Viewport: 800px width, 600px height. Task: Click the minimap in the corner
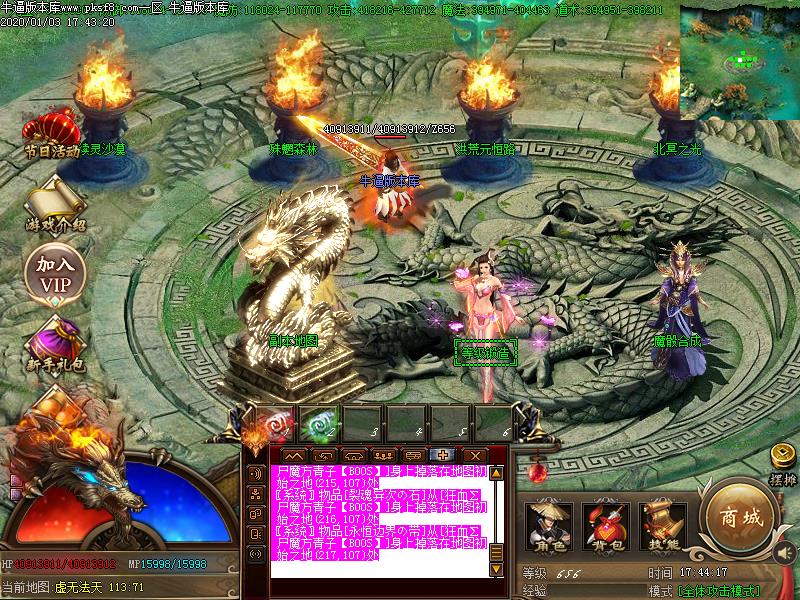740,60
